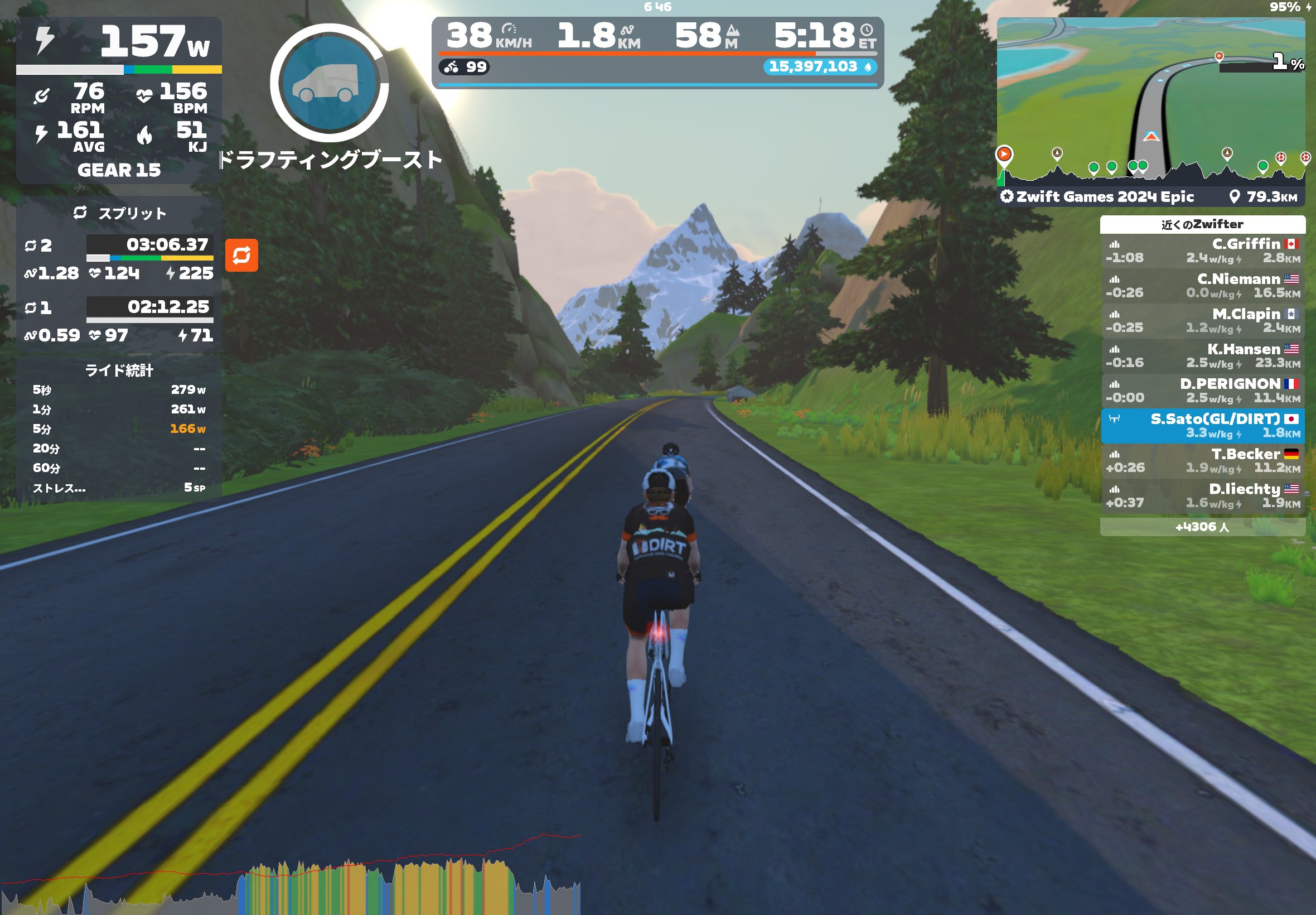Viewport: 1316px width, 915px height.
Task: Select rider M.Clapin in the list
Action: (x=1202, y=321)
